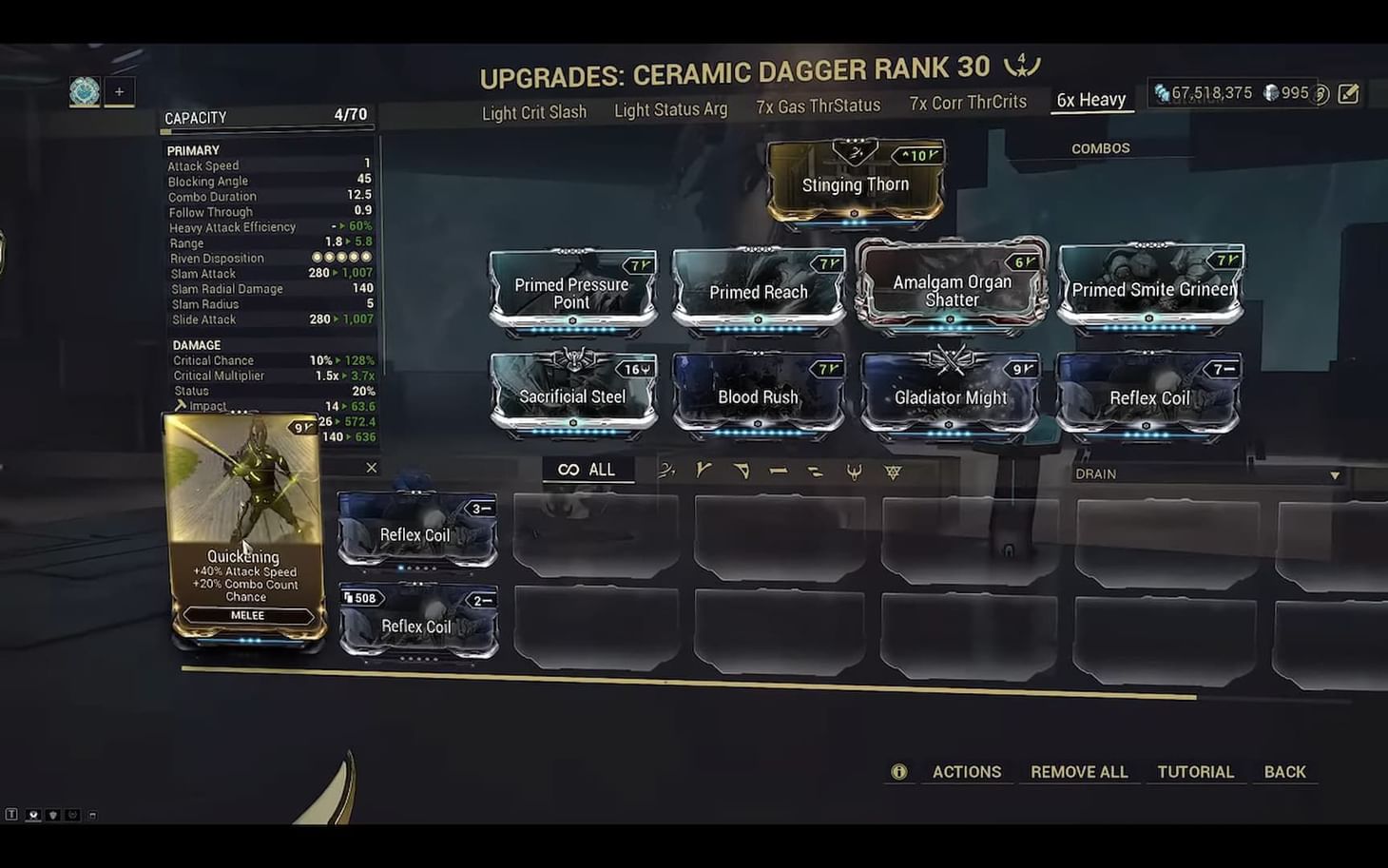Open the avatar icon in top-left corner

pyautogui.click(x=84, y=91)
